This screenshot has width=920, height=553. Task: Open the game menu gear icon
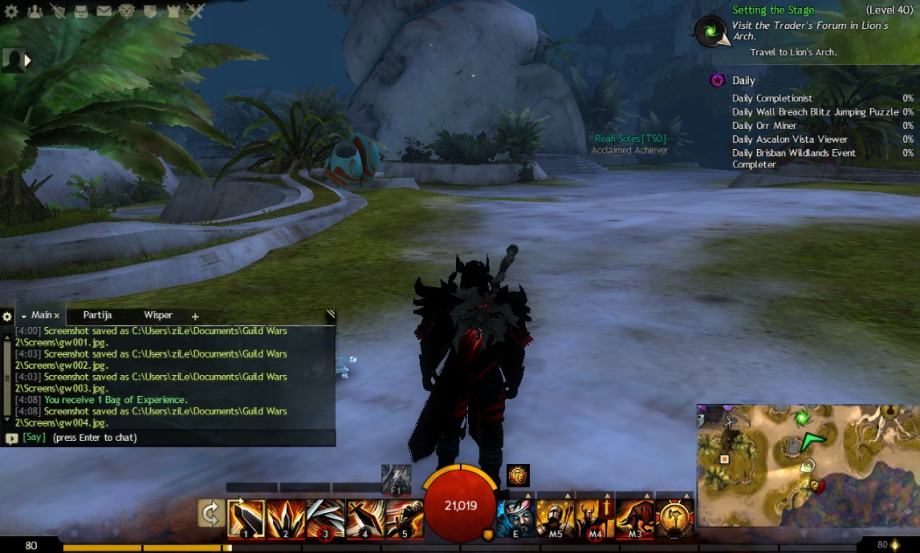click(11, 12)
